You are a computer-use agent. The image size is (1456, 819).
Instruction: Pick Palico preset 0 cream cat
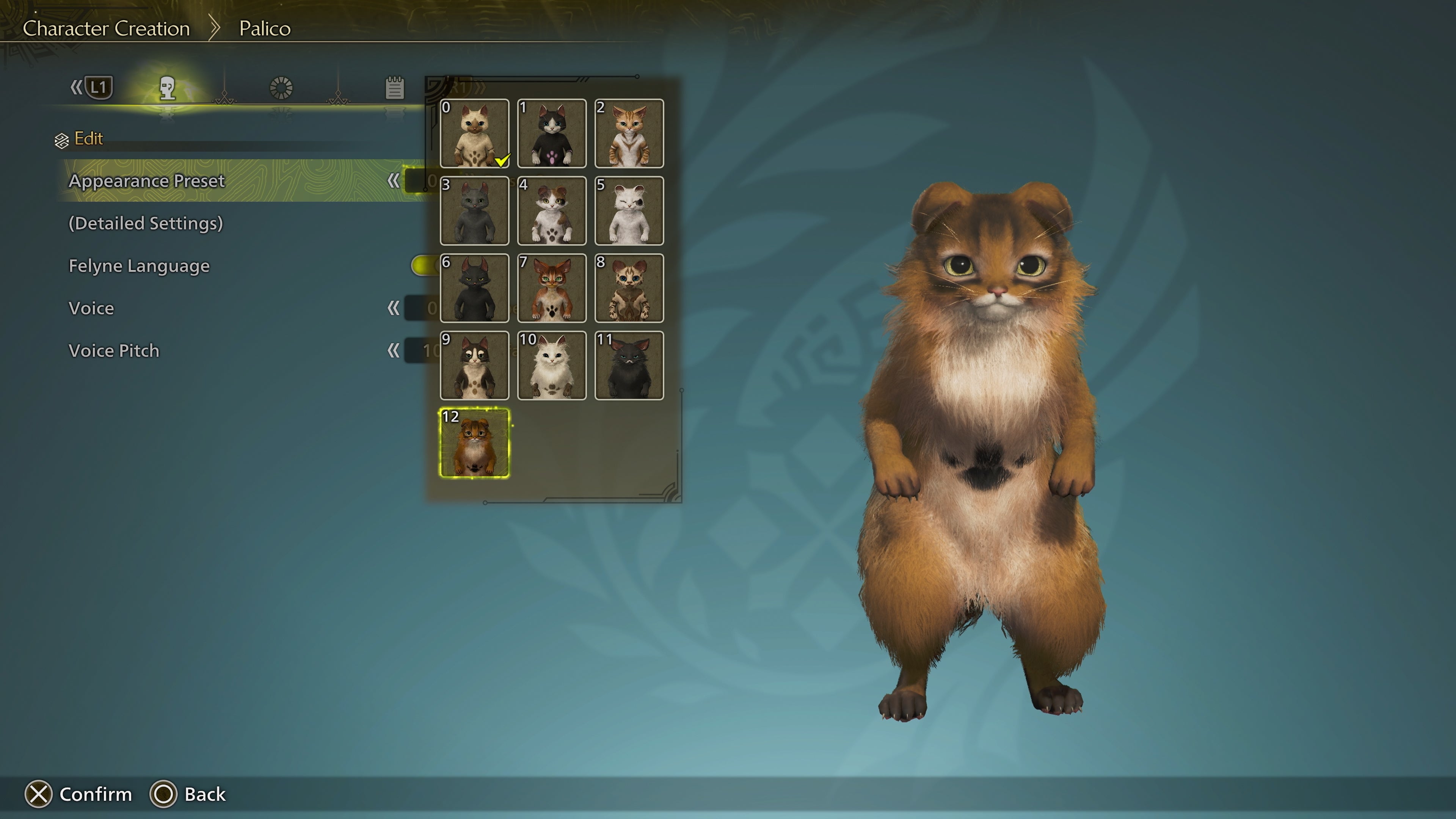(474, 133)
